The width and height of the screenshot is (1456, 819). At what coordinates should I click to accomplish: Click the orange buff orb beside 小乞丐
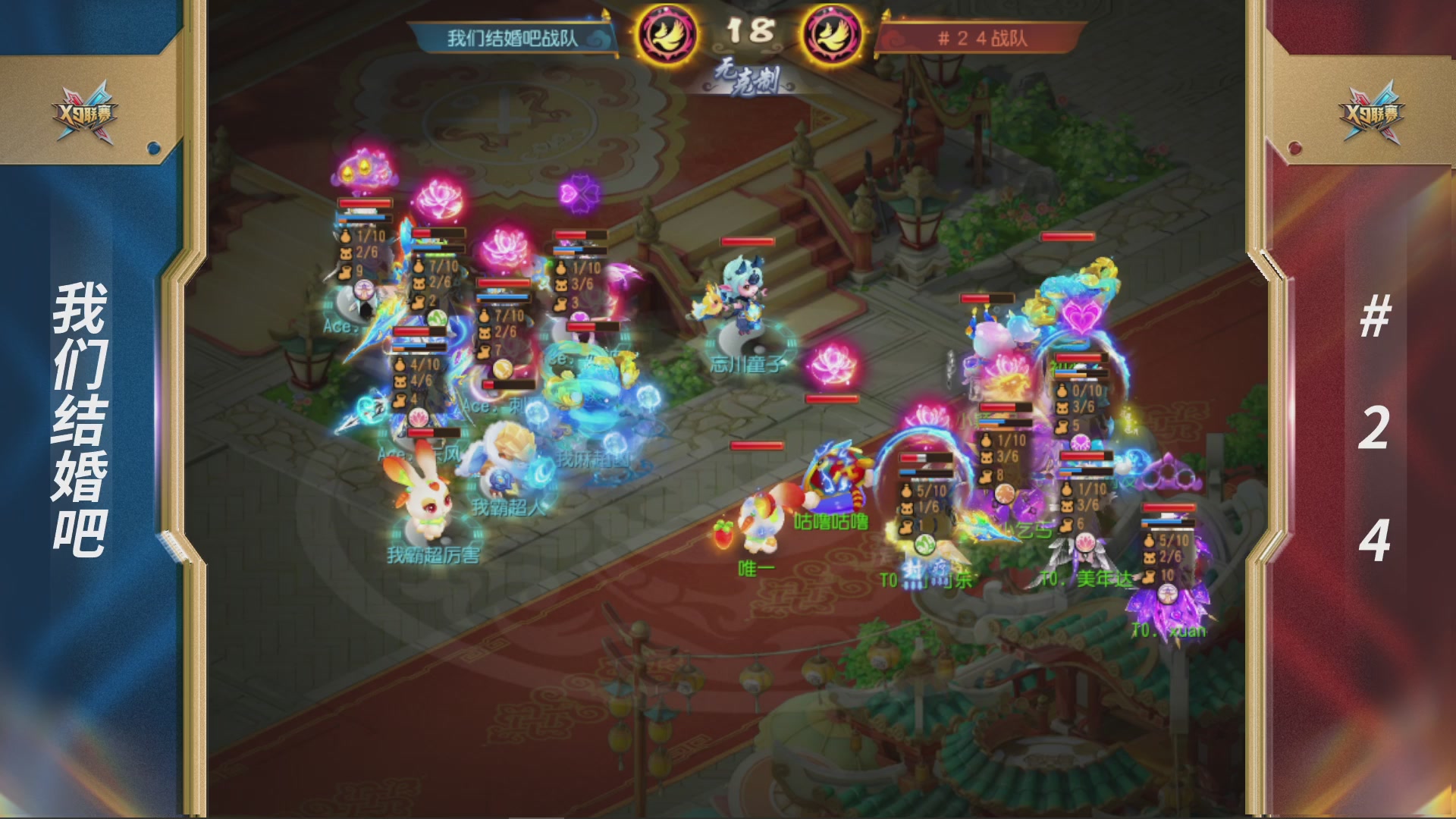coord(1005,494)
